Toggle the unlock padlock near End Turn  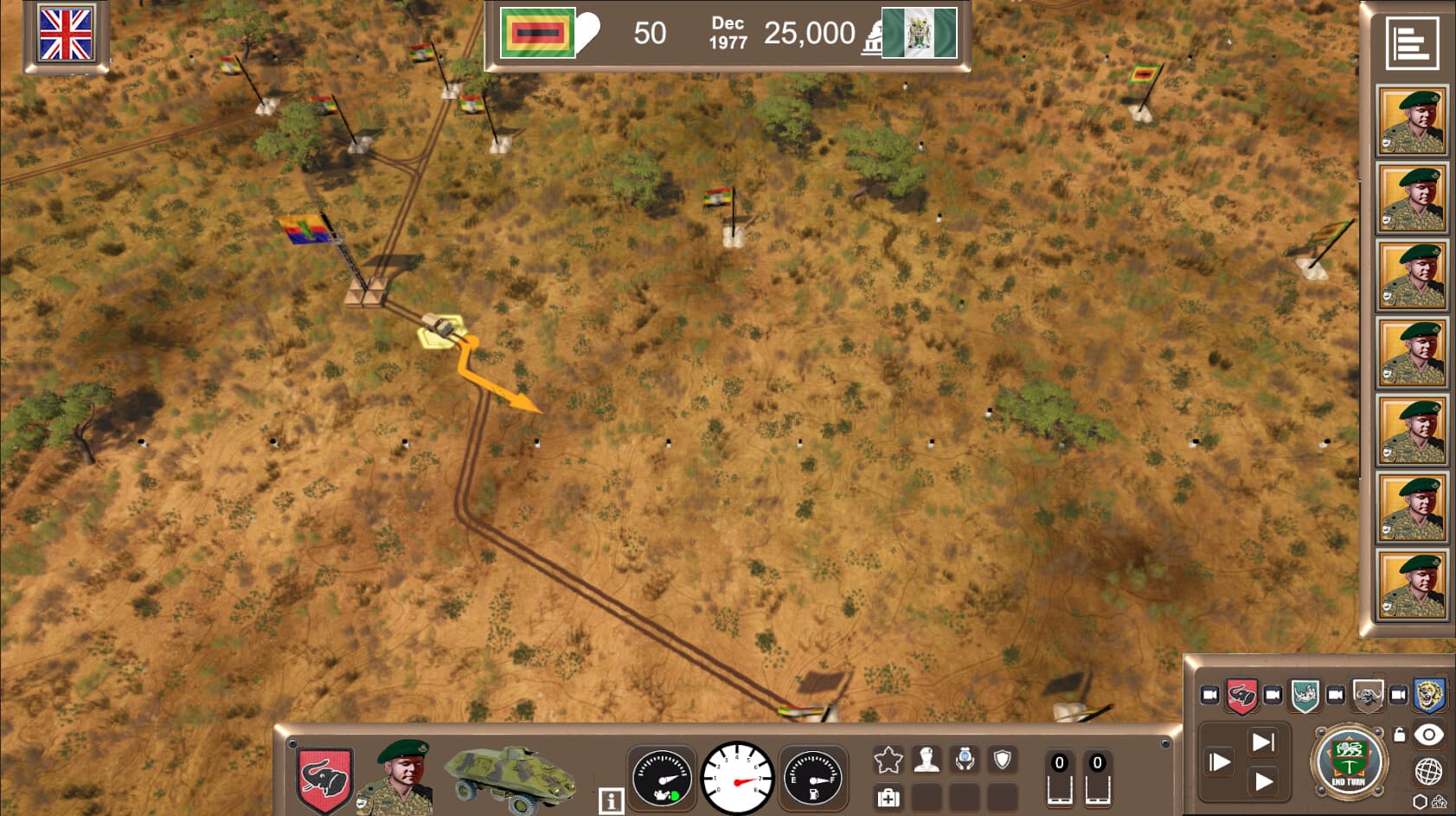(x=1400, y=735)
